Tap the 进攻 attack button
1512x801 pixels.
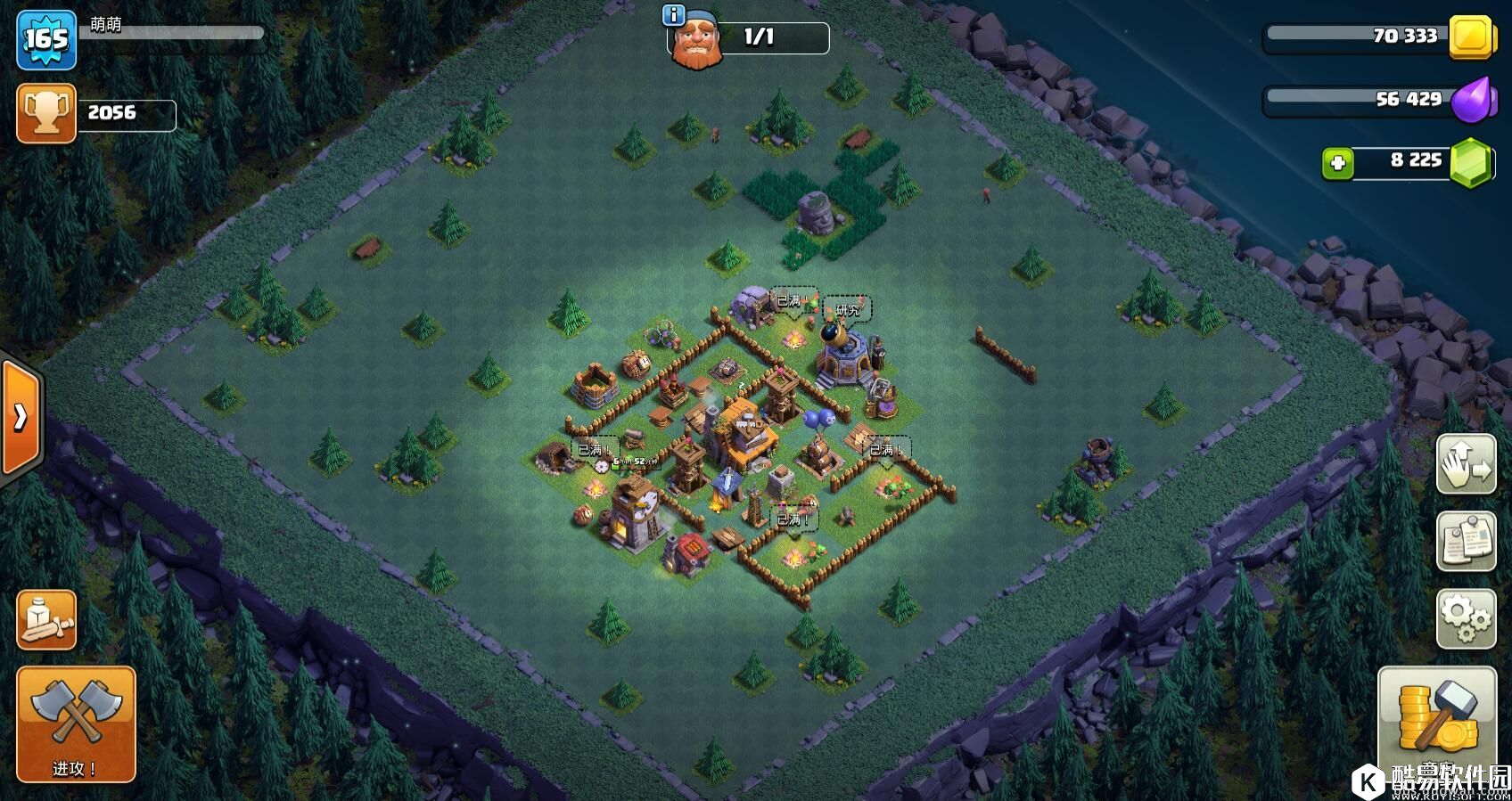point(76,723)
